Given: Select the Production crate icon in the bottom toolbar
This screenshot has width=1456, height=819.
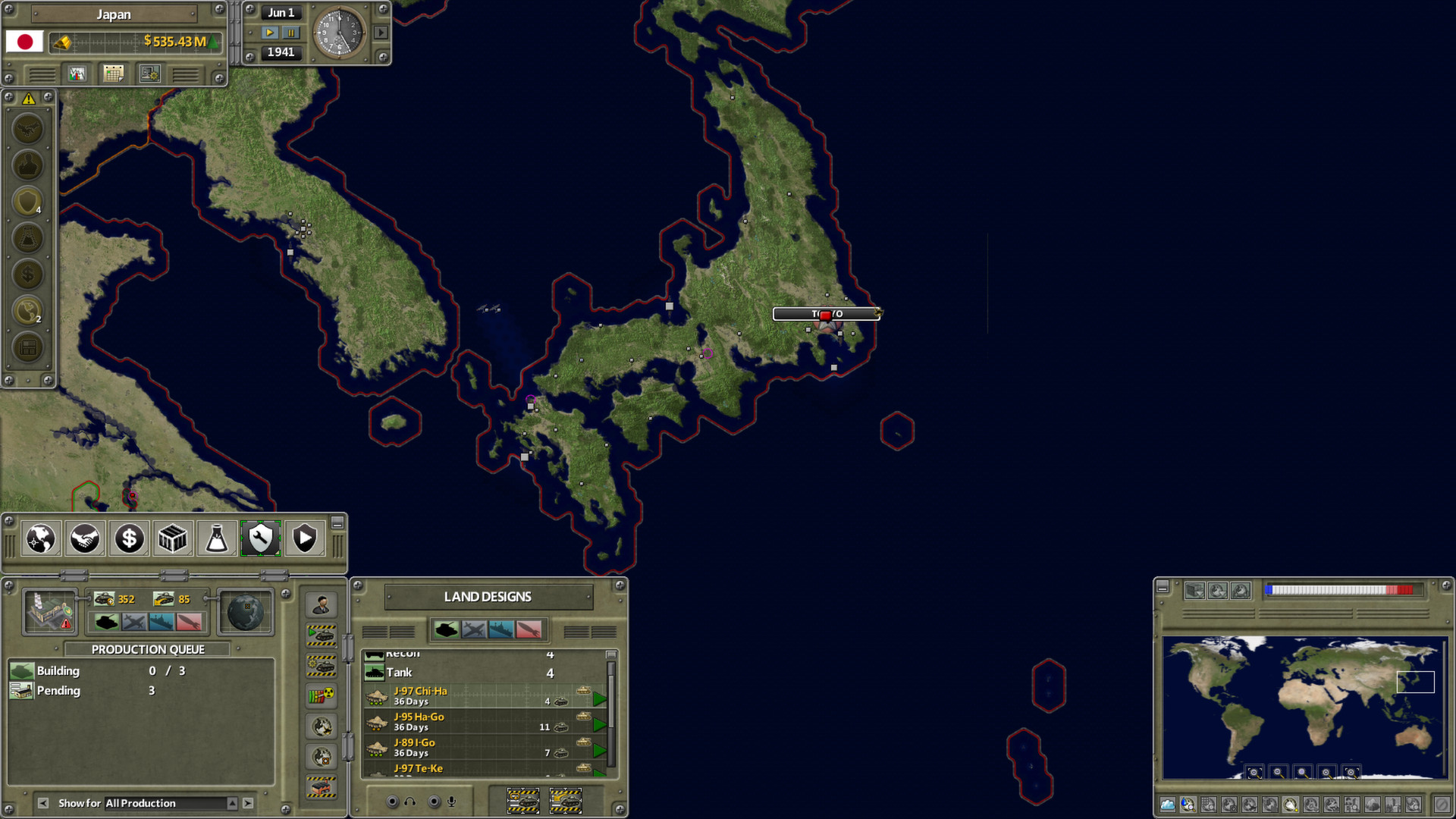Looking at the screenshot, I should point(172,538).
